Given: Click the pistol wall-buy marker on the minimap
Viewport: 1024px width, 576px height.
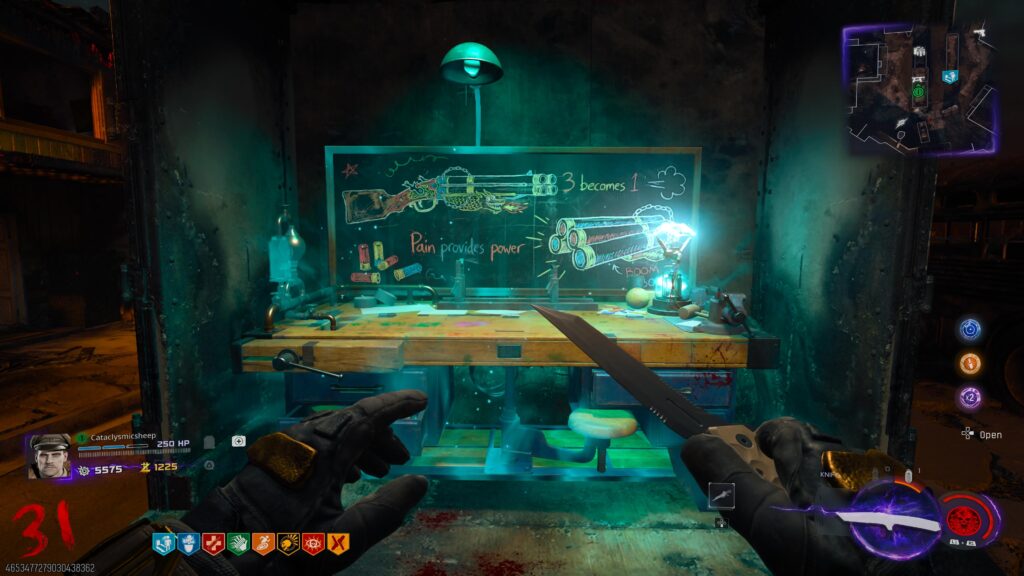Looking at the screenshot, I should tap(978, 33).
